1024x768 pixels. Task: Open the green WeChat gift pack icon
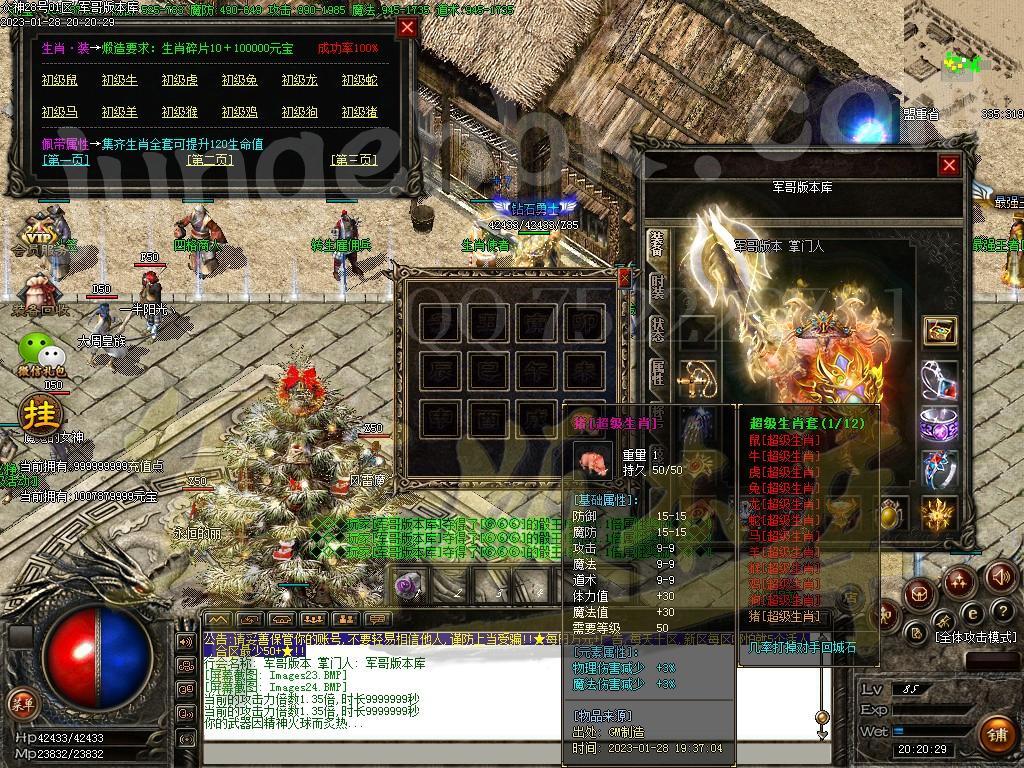pos(41,350)
